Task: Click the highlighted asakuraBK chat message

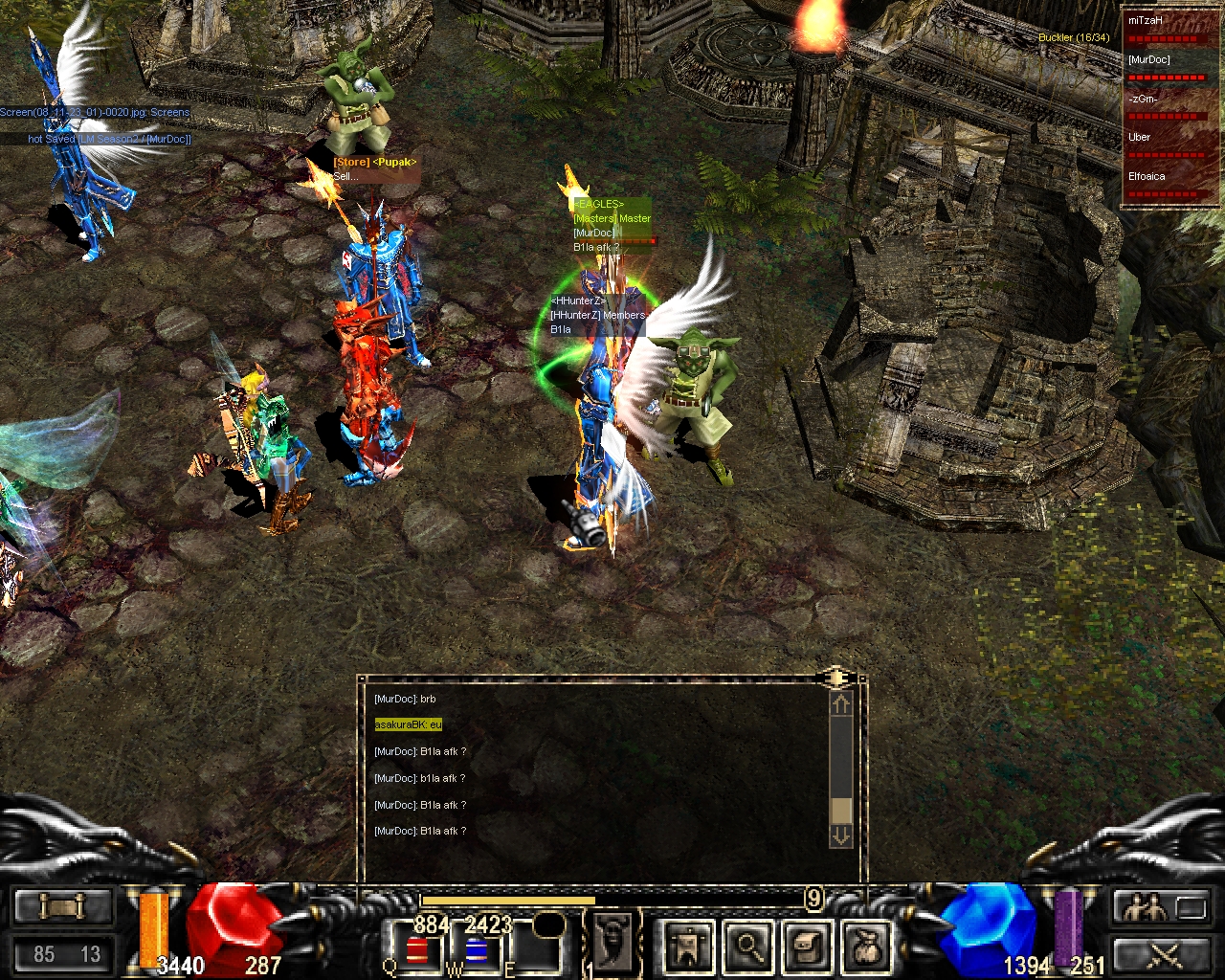Action: [409, 725]
